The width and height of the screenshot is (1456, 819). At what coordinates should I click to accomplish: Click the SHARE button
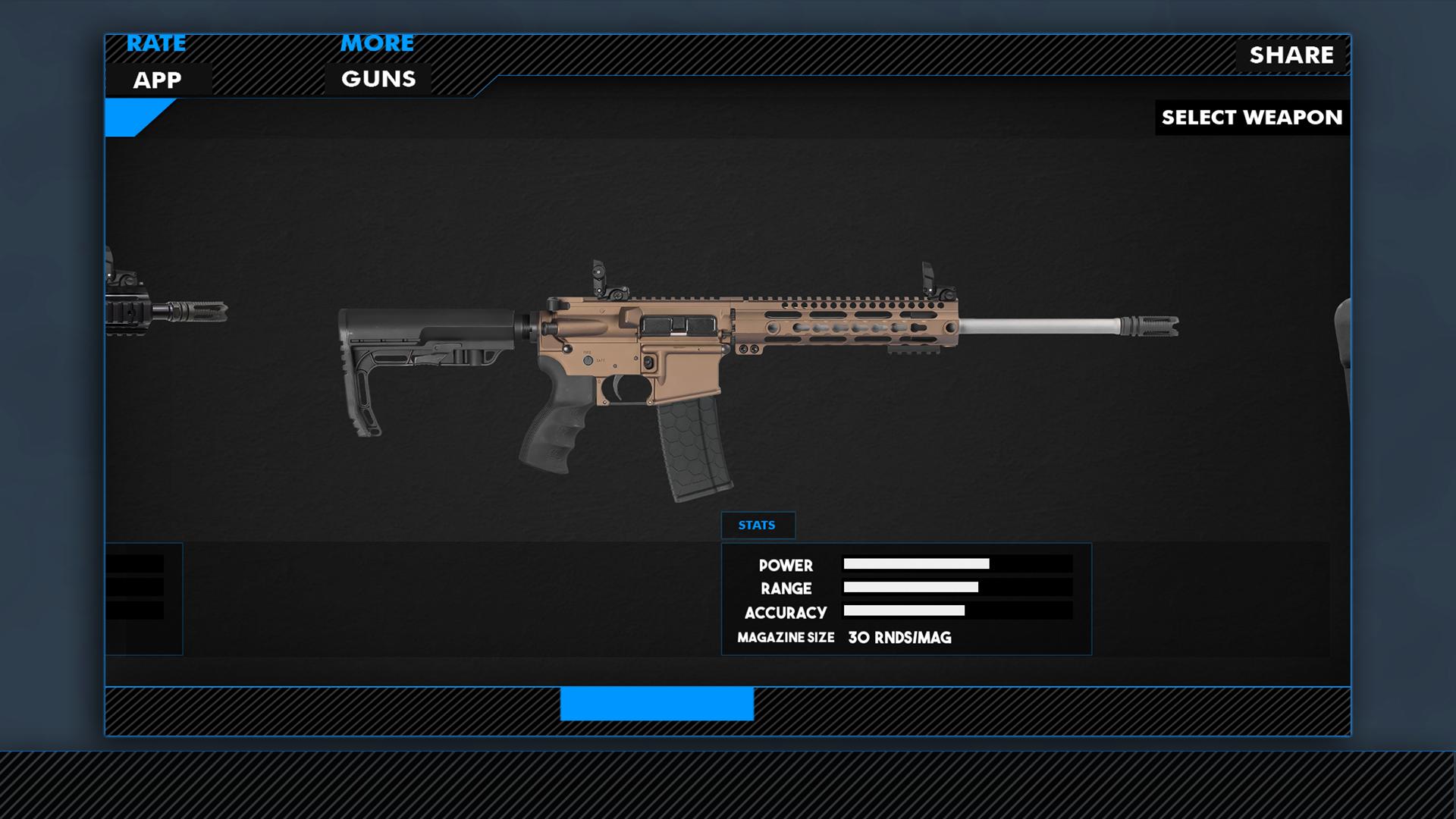click(1293, 55)
